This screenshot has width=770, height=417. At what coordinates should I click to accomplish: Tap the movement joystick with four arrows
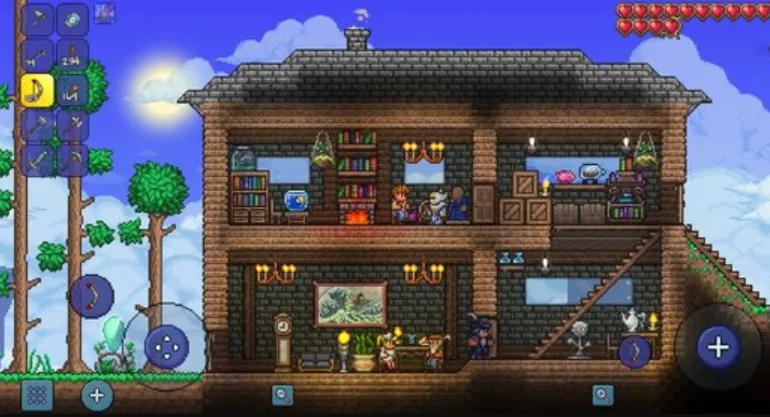[x=165, y=346]
